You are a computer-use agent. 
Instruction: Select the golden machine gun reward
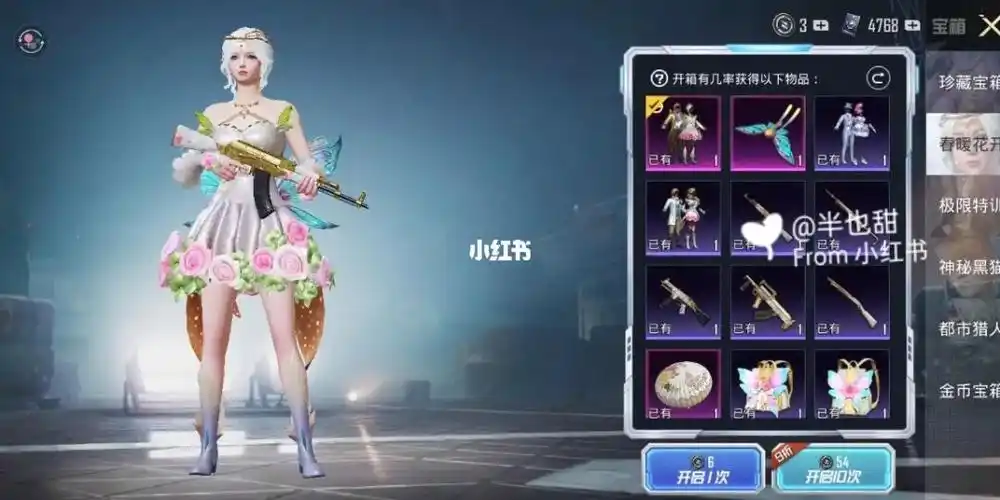point(767,300)
